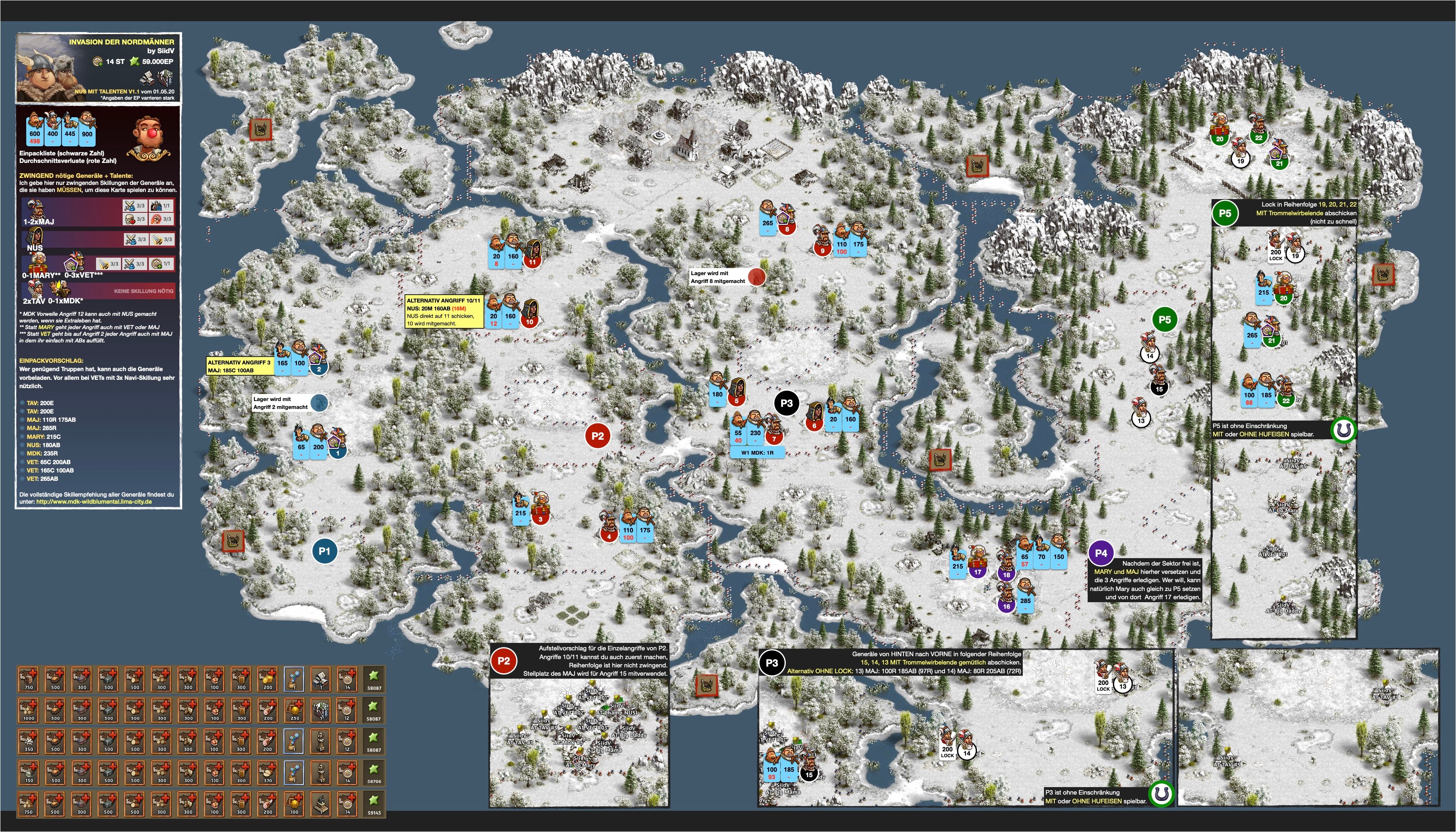This screenshot has height=832, width=1456.
Task: Click attack marker number 1
Action: [x=338, y=453]
